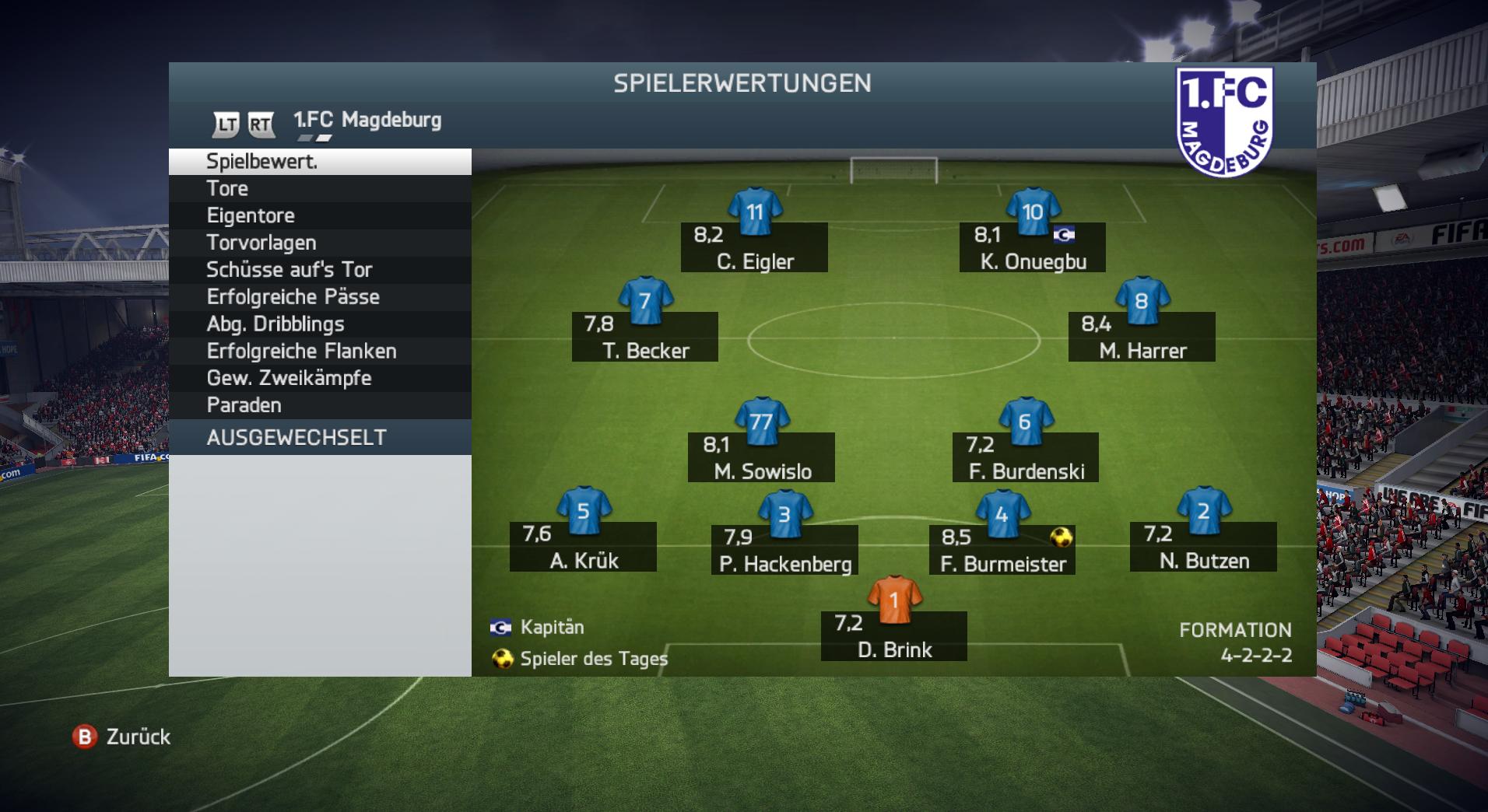Select Gew. Zweikämpfe entry
The image size is (1488, 812).
pos(319,378)
